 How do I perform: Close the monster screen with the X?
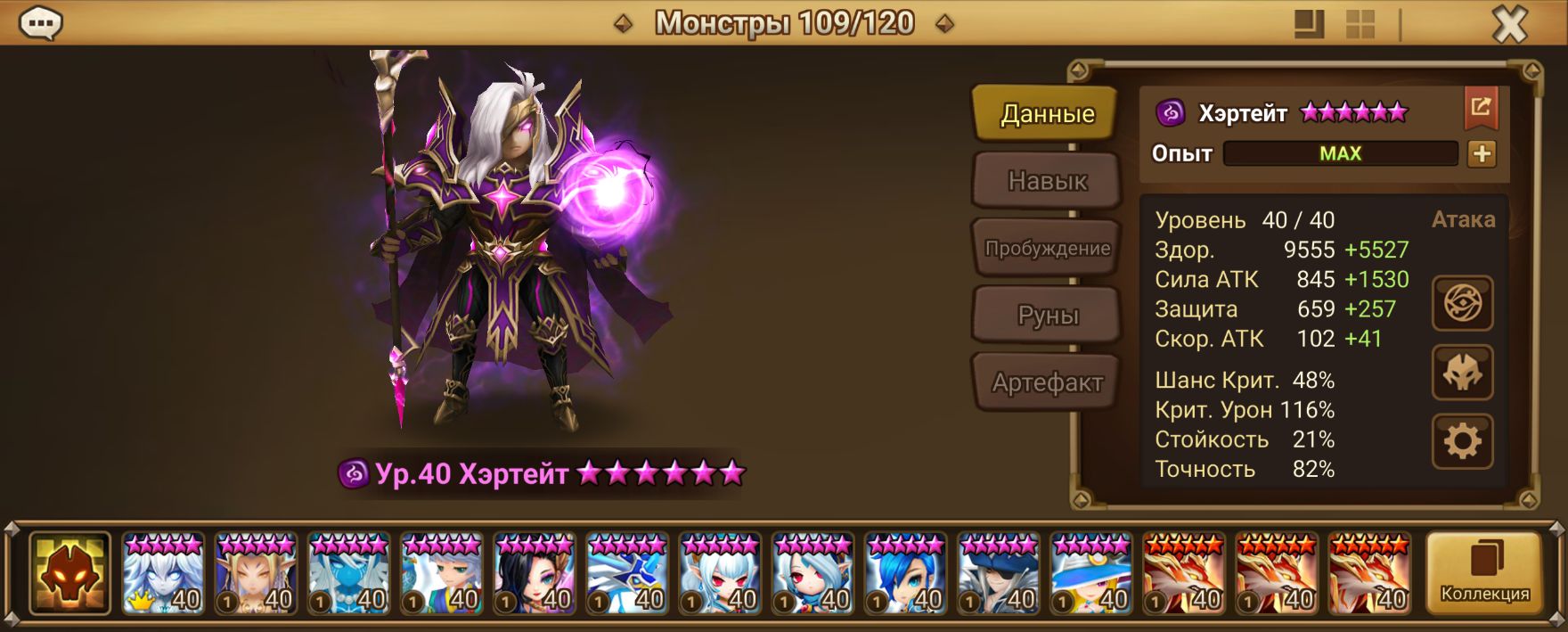pyautogui.click(x=1509, y=25)
